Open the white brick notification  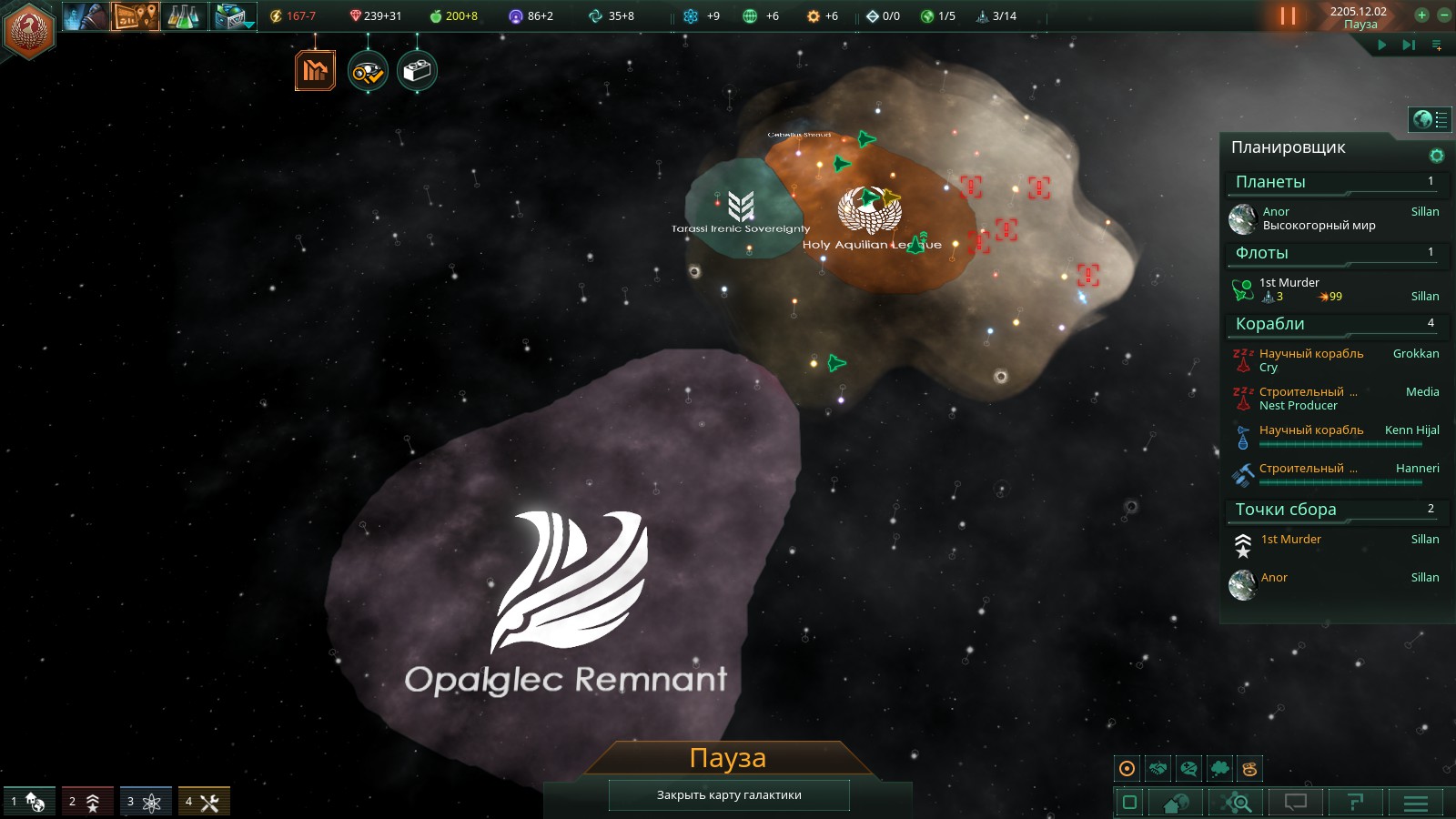[x=417, y=71]
